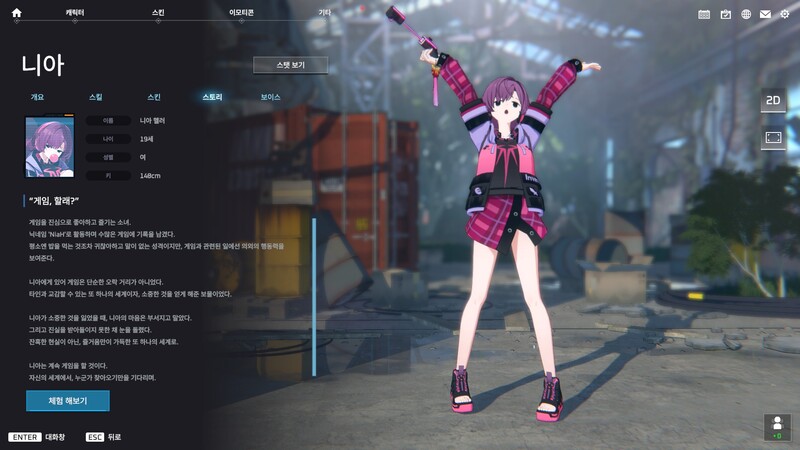Activate the fullscreen frame view button
This screenshot has width=800, height=450.
coord(773,136)
